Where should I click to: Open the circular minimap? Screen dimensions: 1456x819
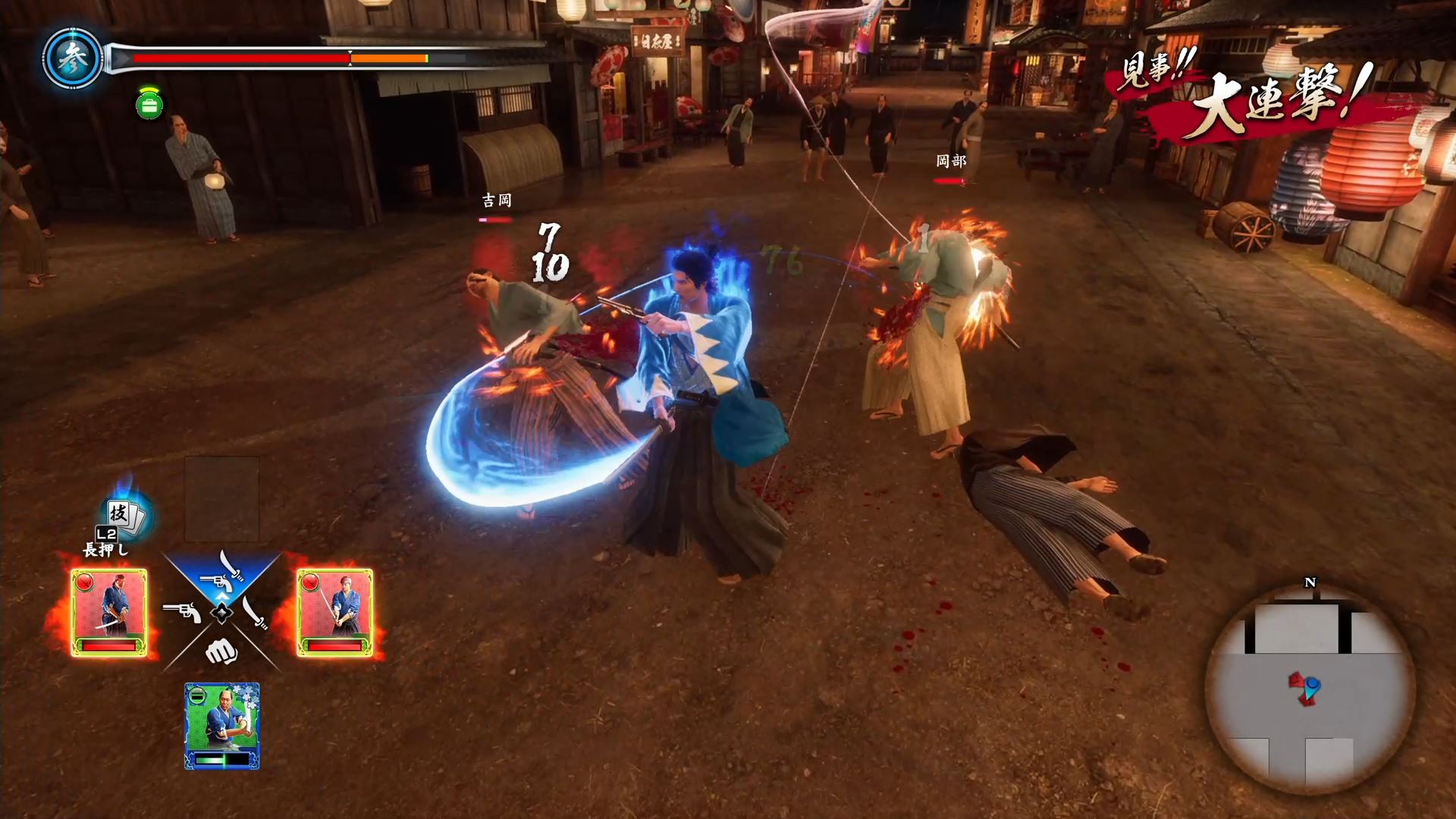pos(1310,689)
